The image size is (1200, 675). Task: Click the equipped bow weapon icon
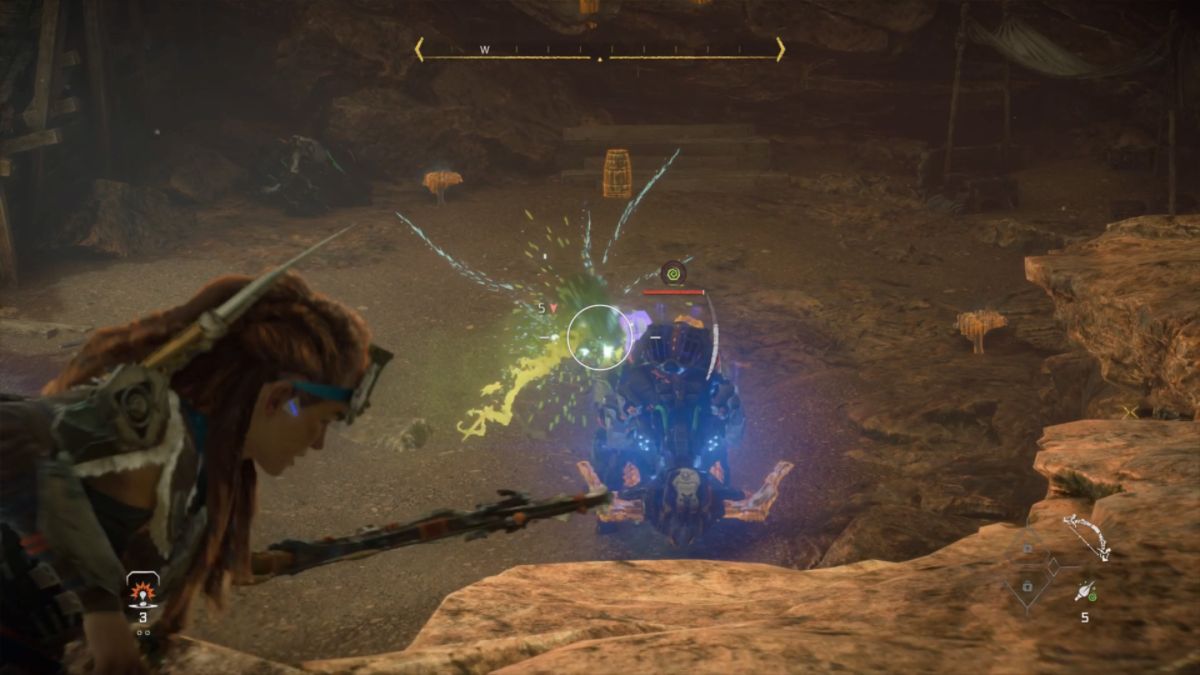point(1086,536)
